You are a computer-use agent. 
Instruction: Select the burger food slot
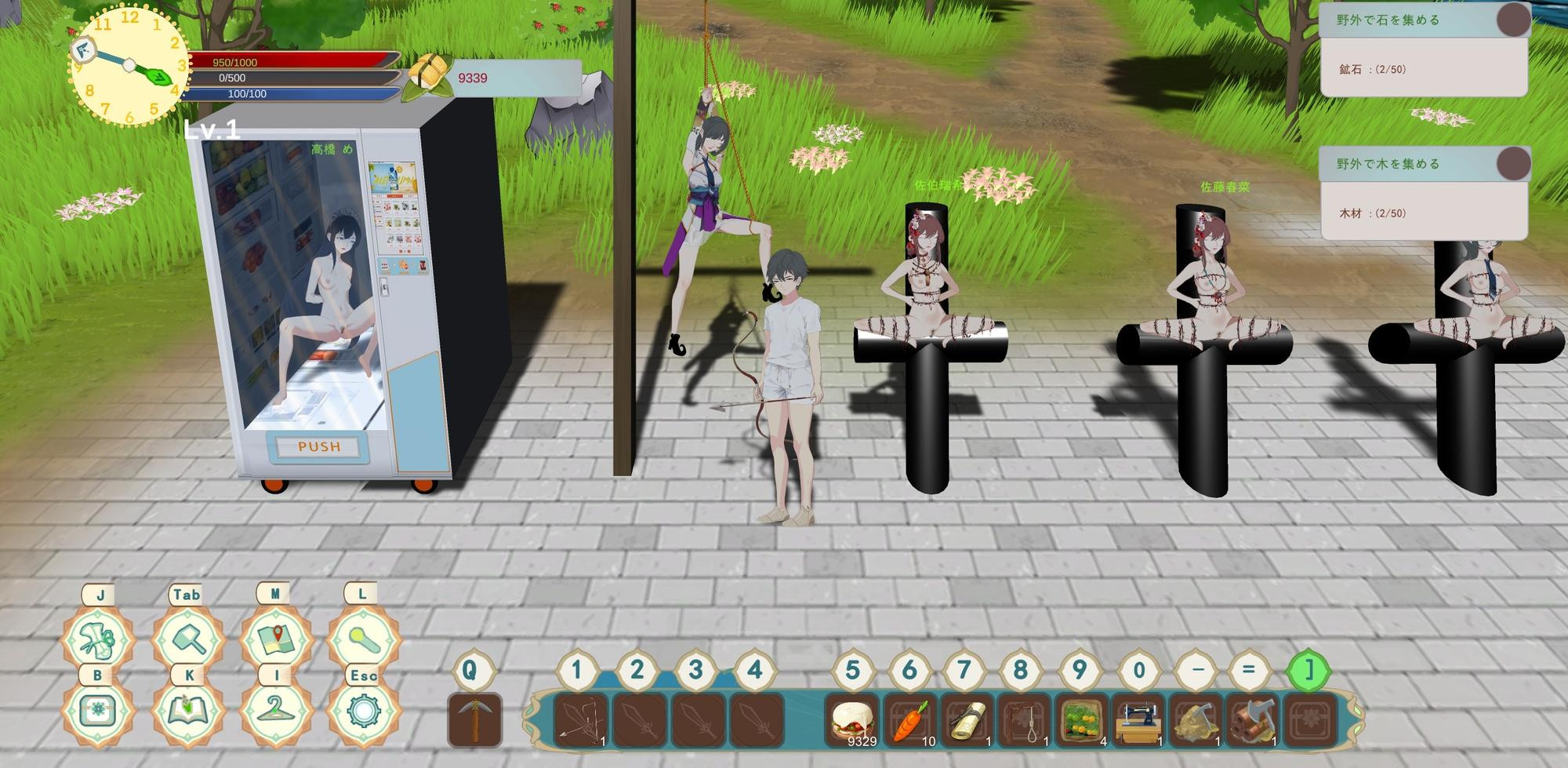tap(853, 719)
